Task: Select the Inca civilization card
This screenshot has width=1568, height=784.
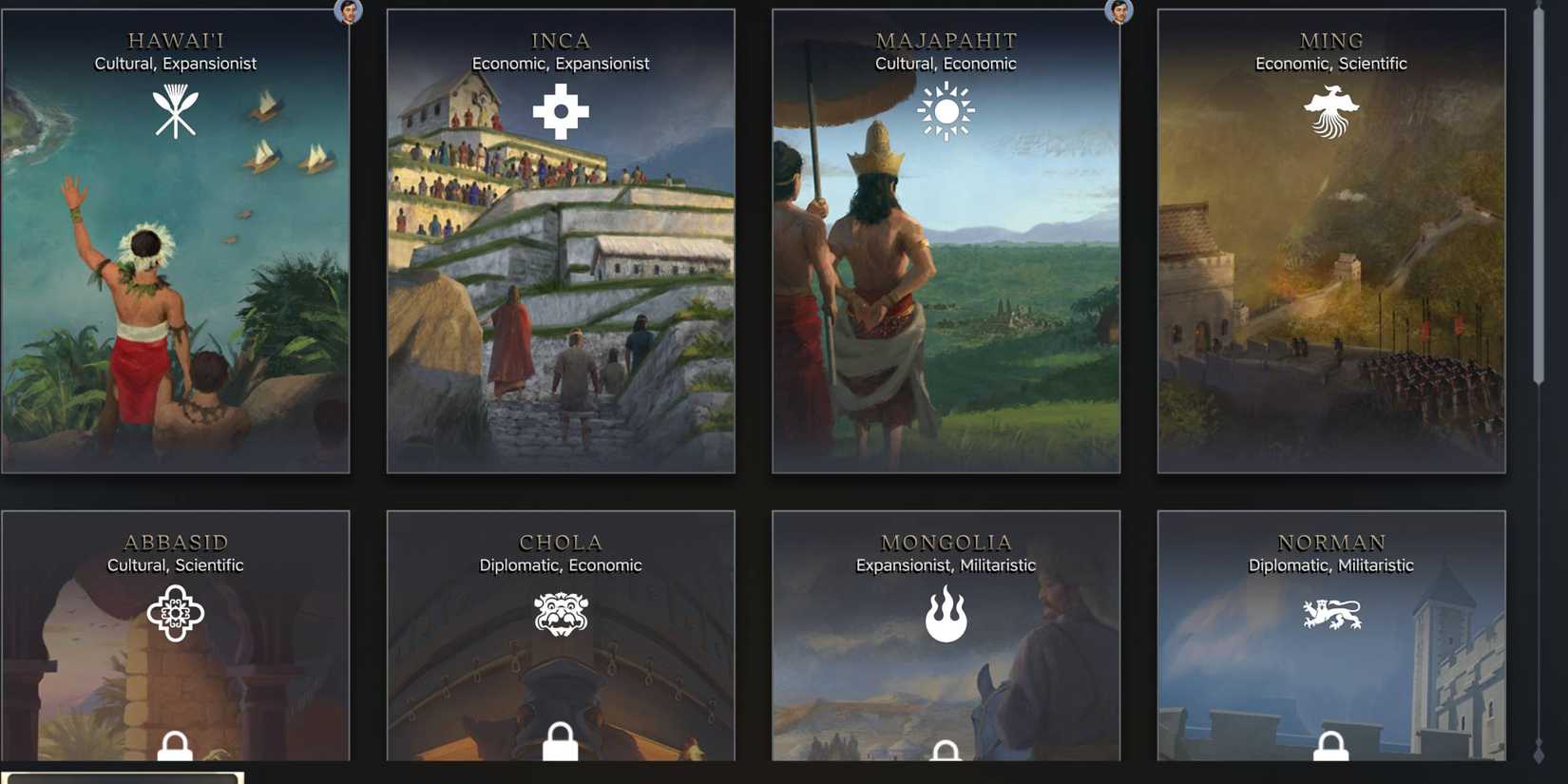Action: [561, 285]
